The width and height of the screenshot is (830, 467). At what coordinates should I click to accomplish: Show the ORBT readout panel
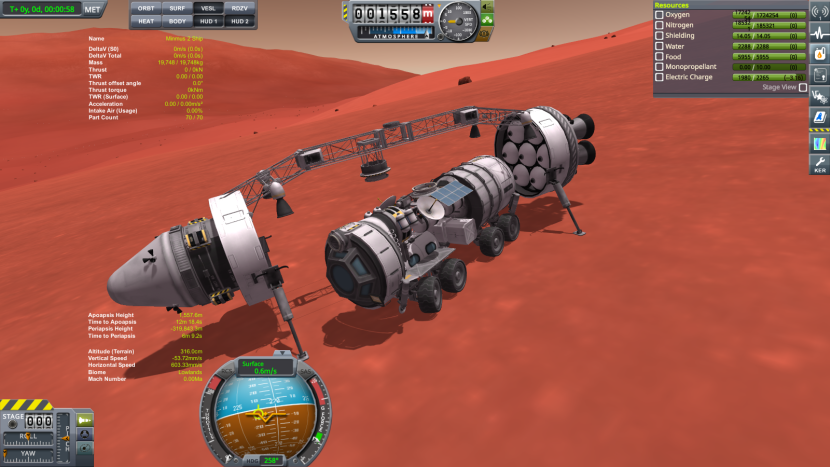click(146, 8)
